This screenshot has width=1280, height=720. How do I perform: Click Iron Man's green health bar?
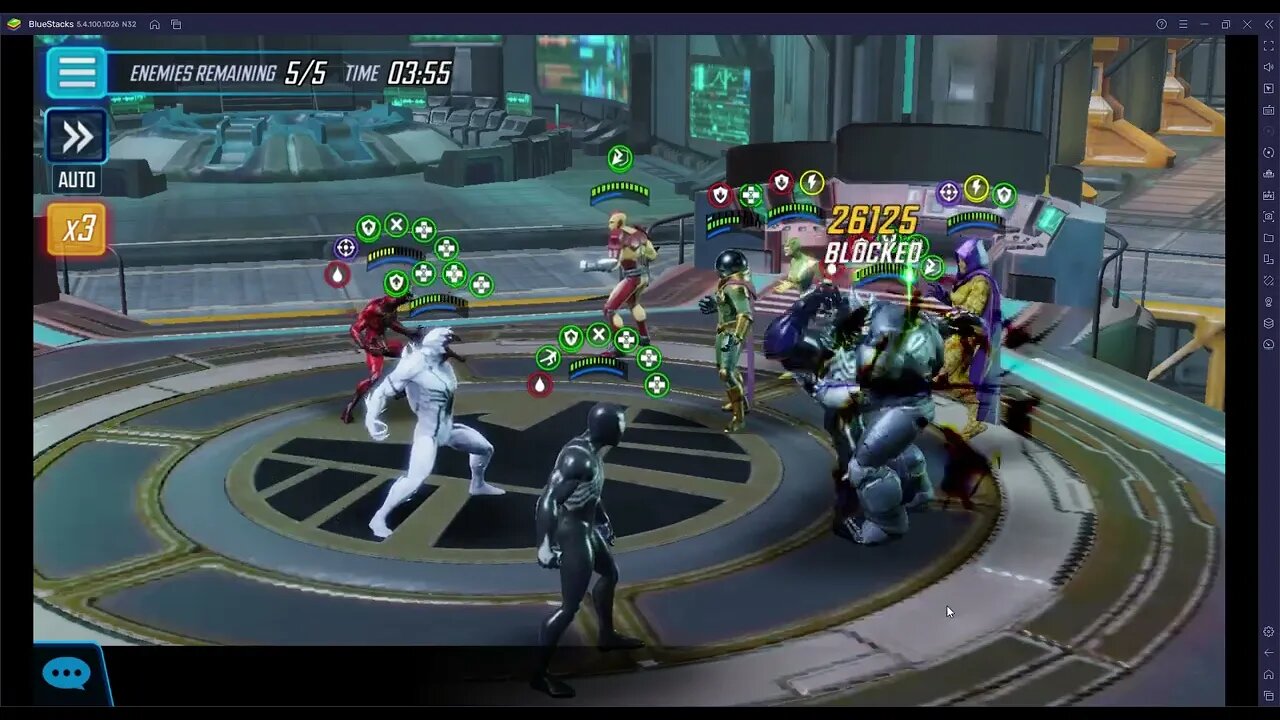pyautogui.click(x=618, y=188)
